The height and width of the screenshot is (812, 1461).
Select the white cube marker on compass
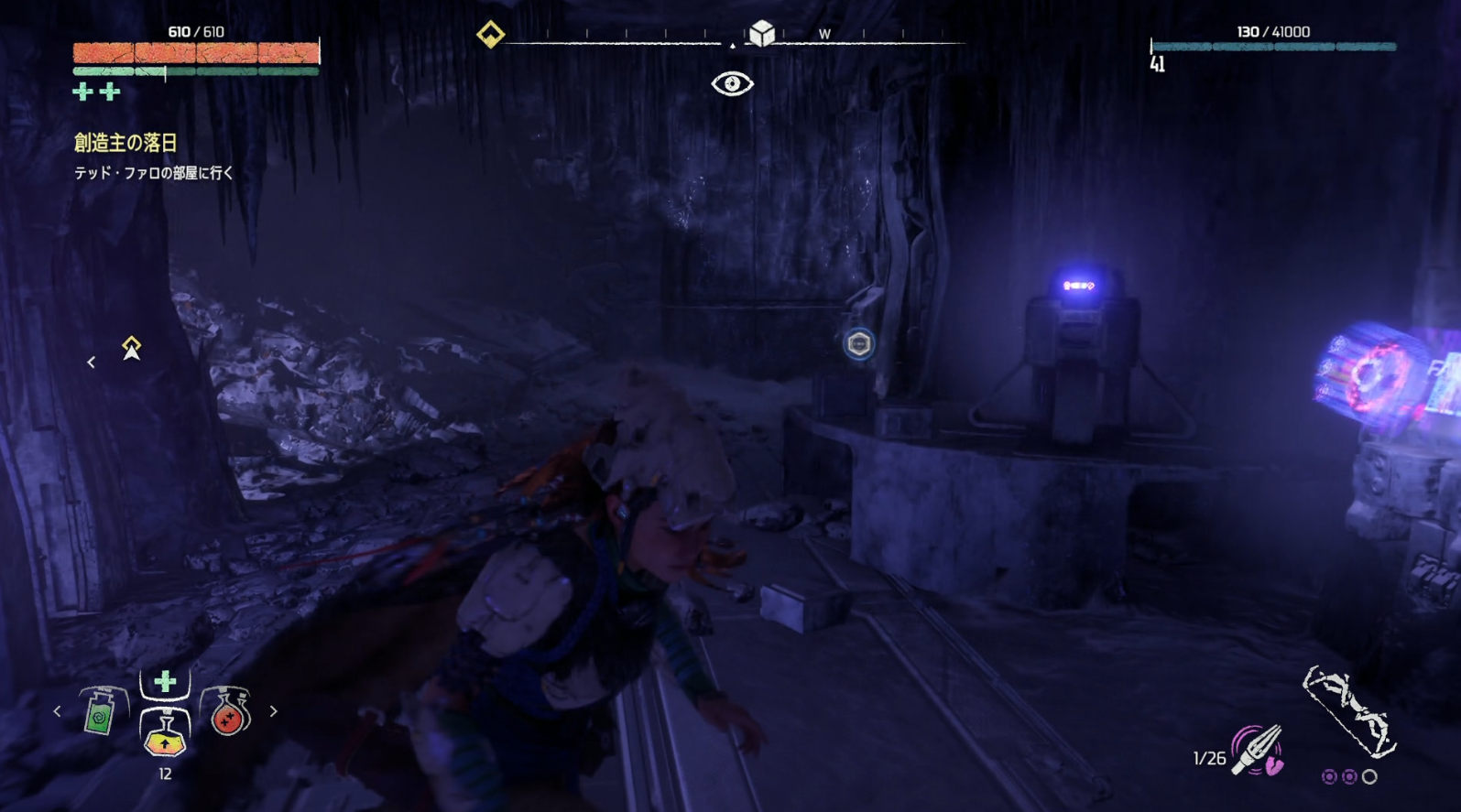click(761, 34)
